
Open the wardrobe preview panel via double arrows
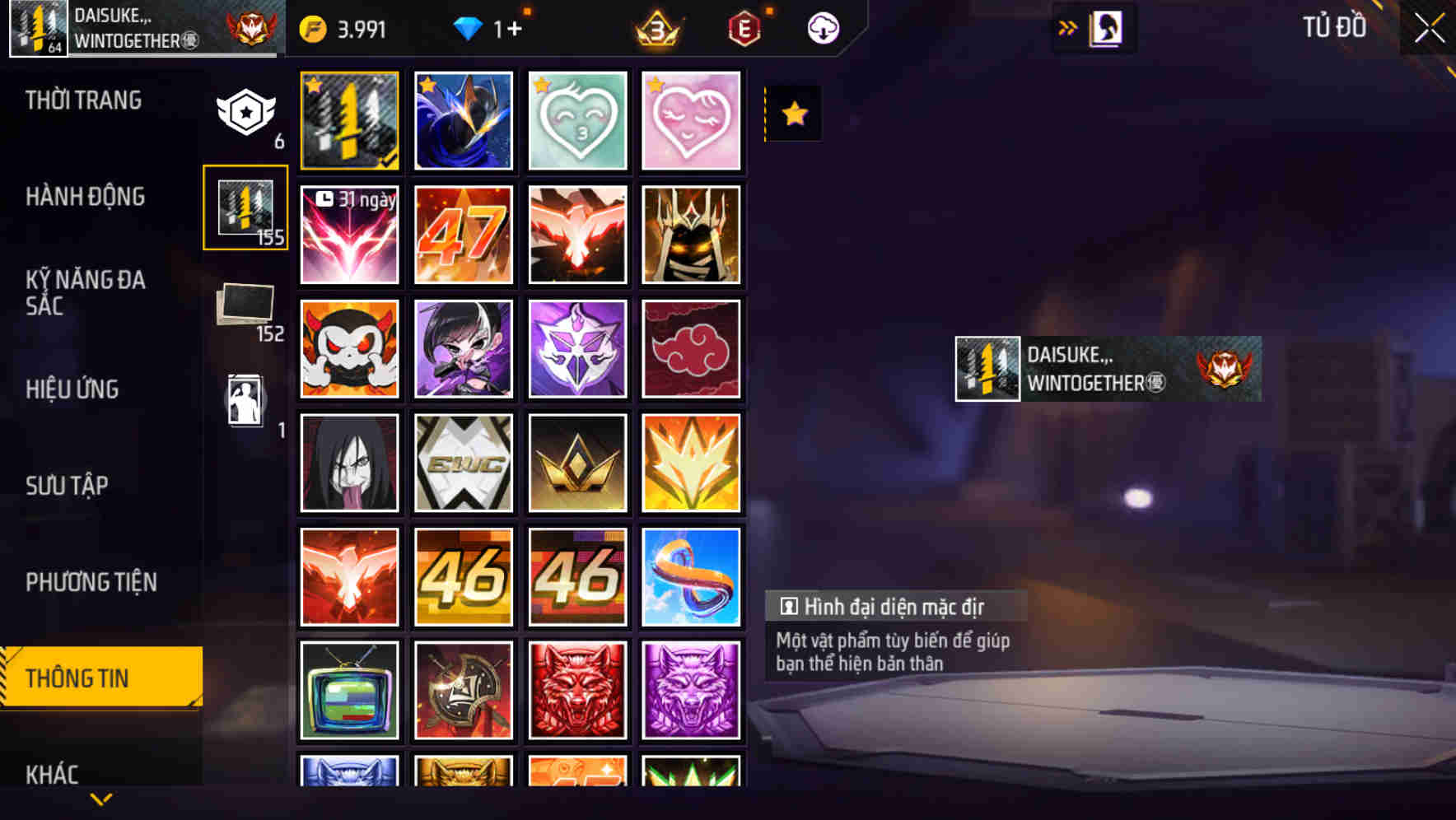pyautogui.click(x=1068, y=26)
